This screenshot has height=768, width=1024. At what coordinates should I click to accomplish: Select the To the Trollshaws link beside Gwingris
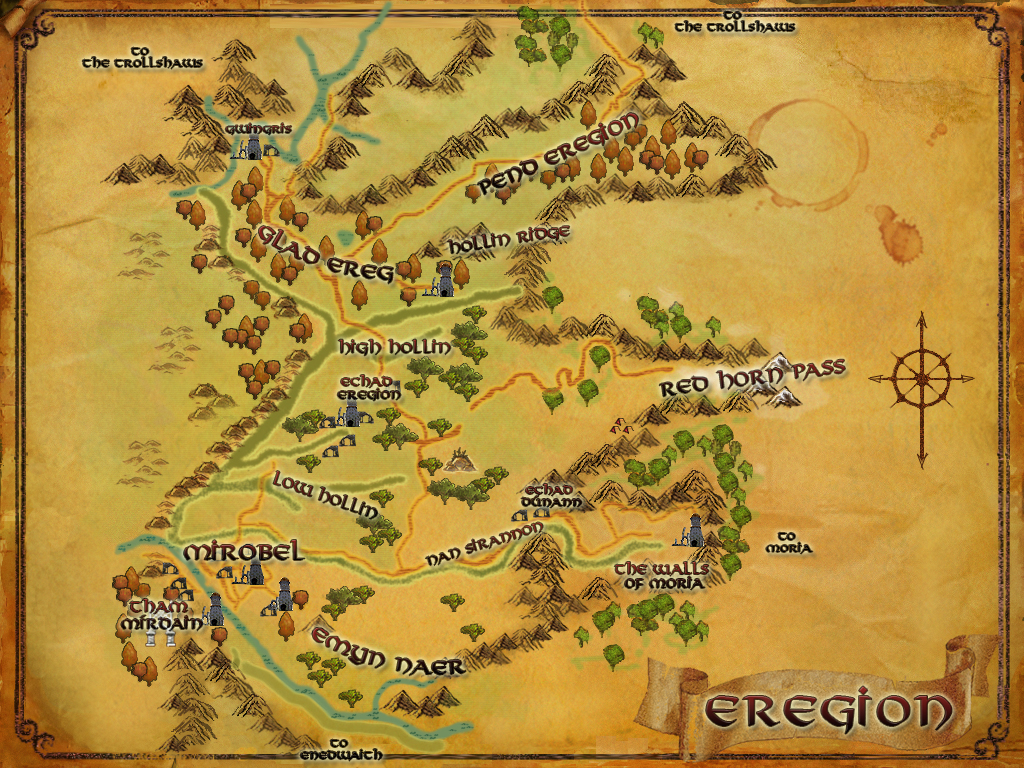143,56
